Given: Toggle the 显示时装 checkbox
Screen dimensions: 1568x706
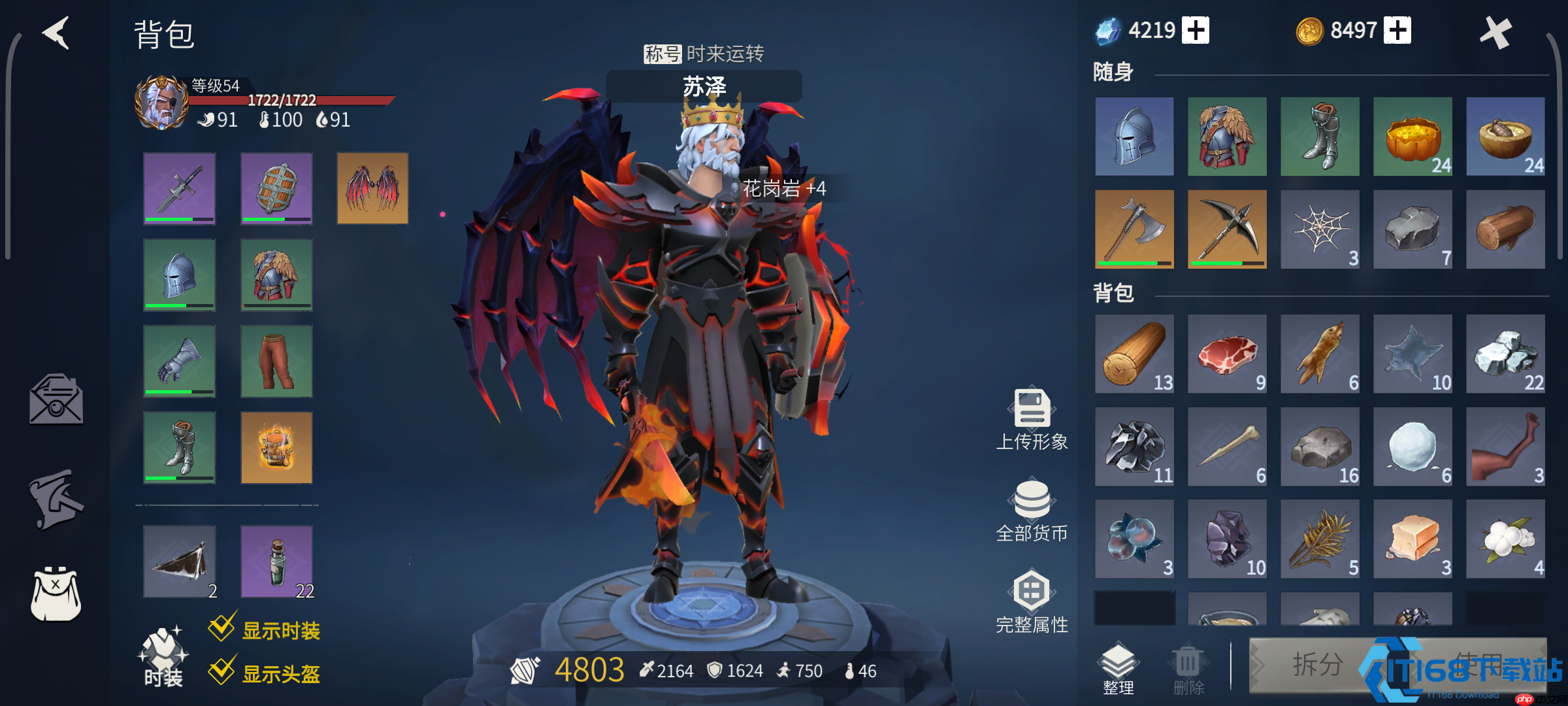Looking at the screenshot, I should point(222,628).
